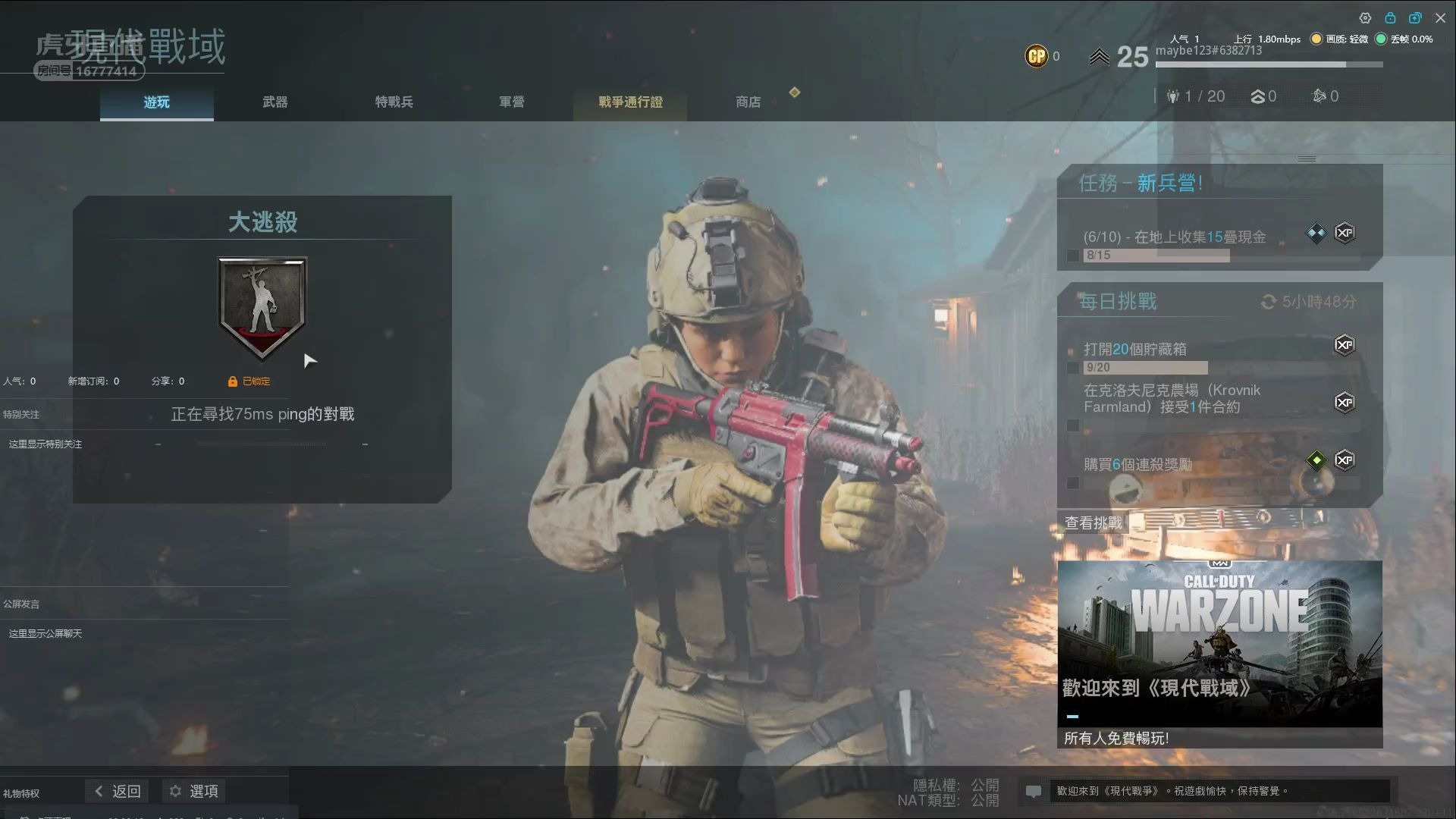Visit the 商店 tab

coord(748,102)
